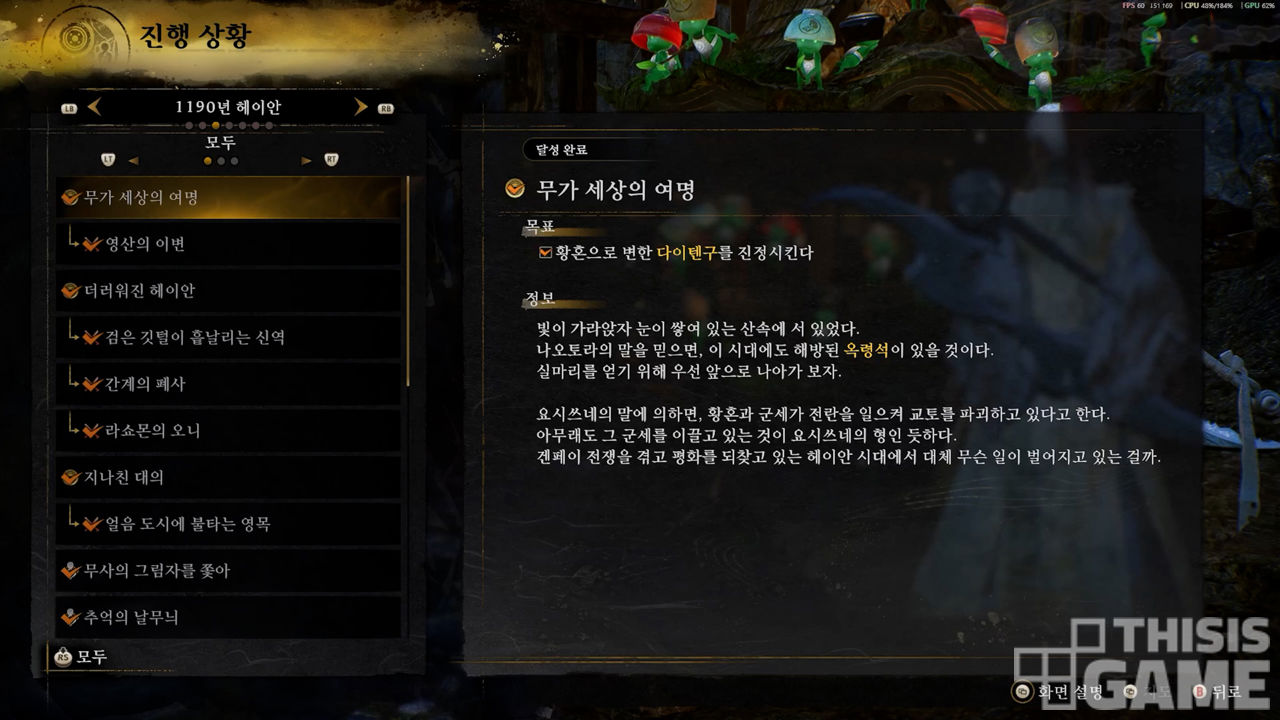
Task: Switch filter category left from 모두
Action: [133, 160]
